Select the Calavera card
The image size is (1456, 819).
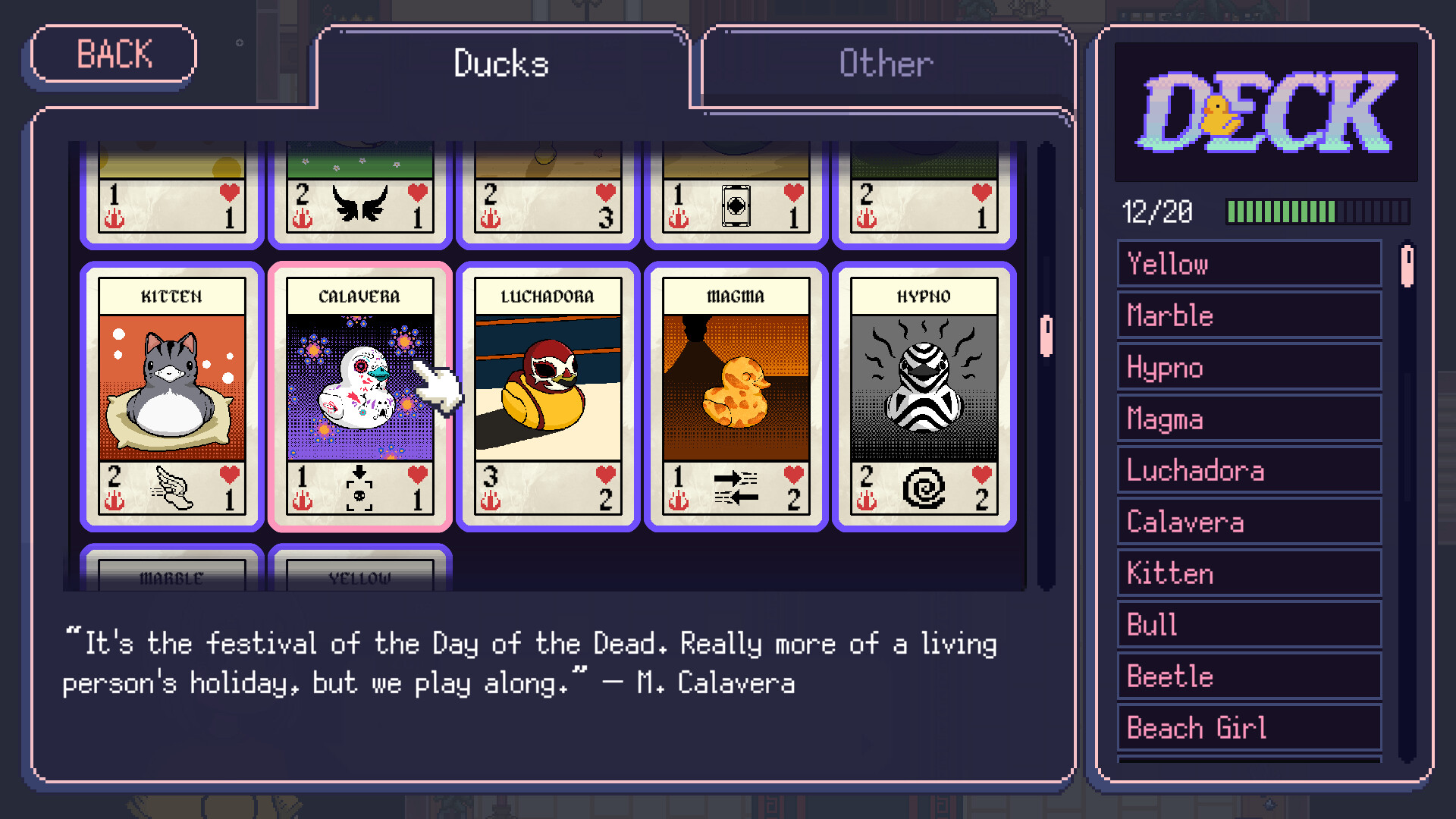pyautogui.click(x=360, y=394)
